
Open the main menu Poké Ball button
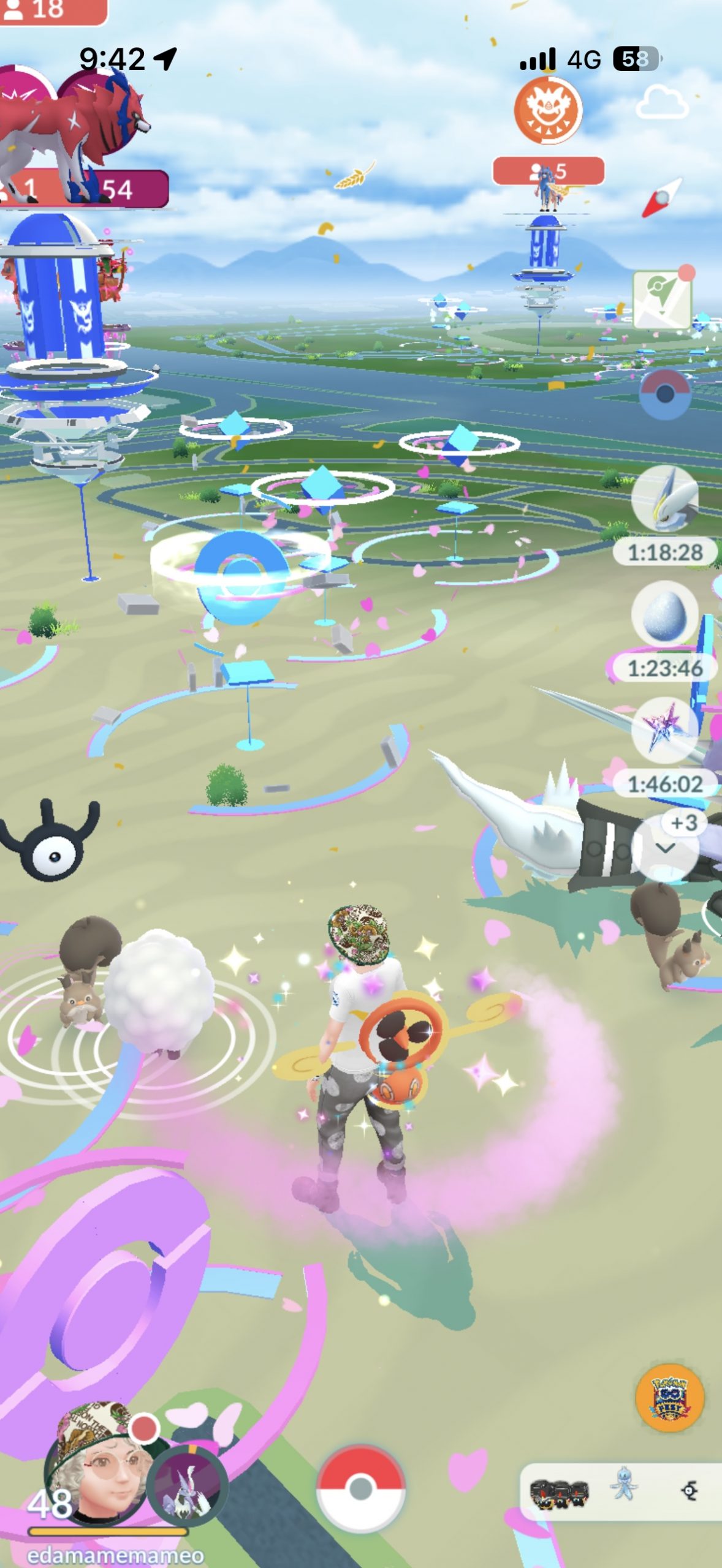(x=360, y=1488)
